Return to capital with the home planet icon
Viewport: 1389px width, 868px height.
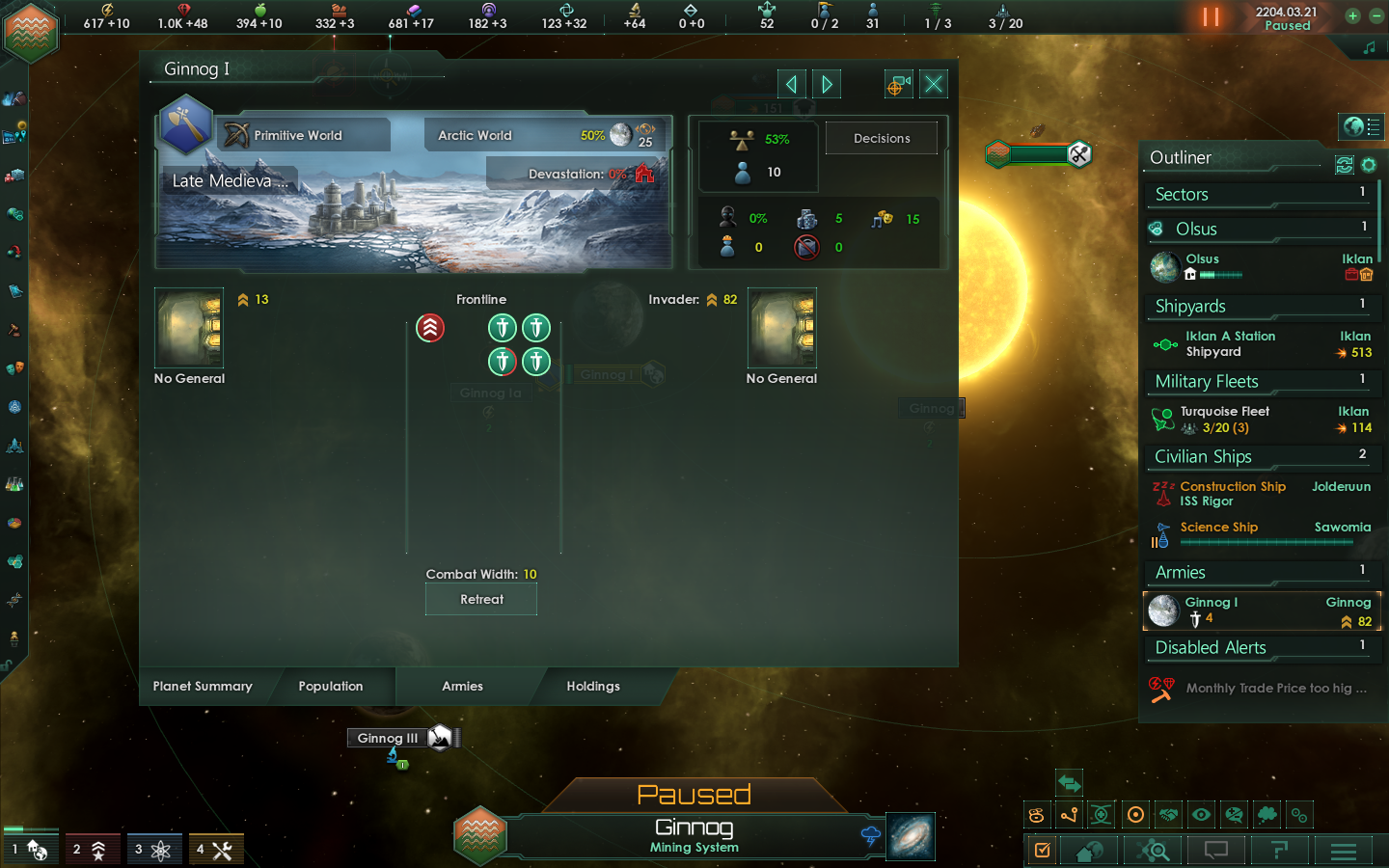pyautogui.click(x=1089, y=851)
